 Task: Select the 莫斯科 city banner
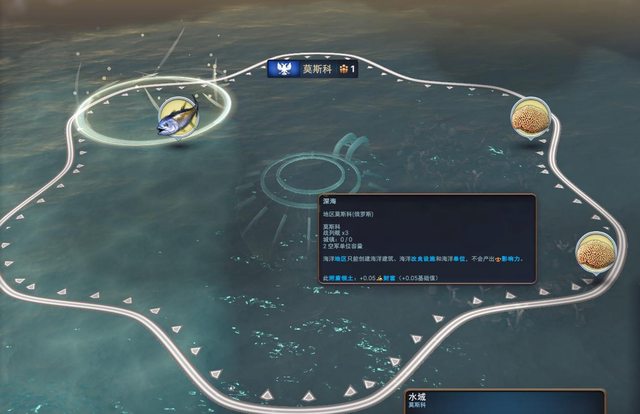314,69
